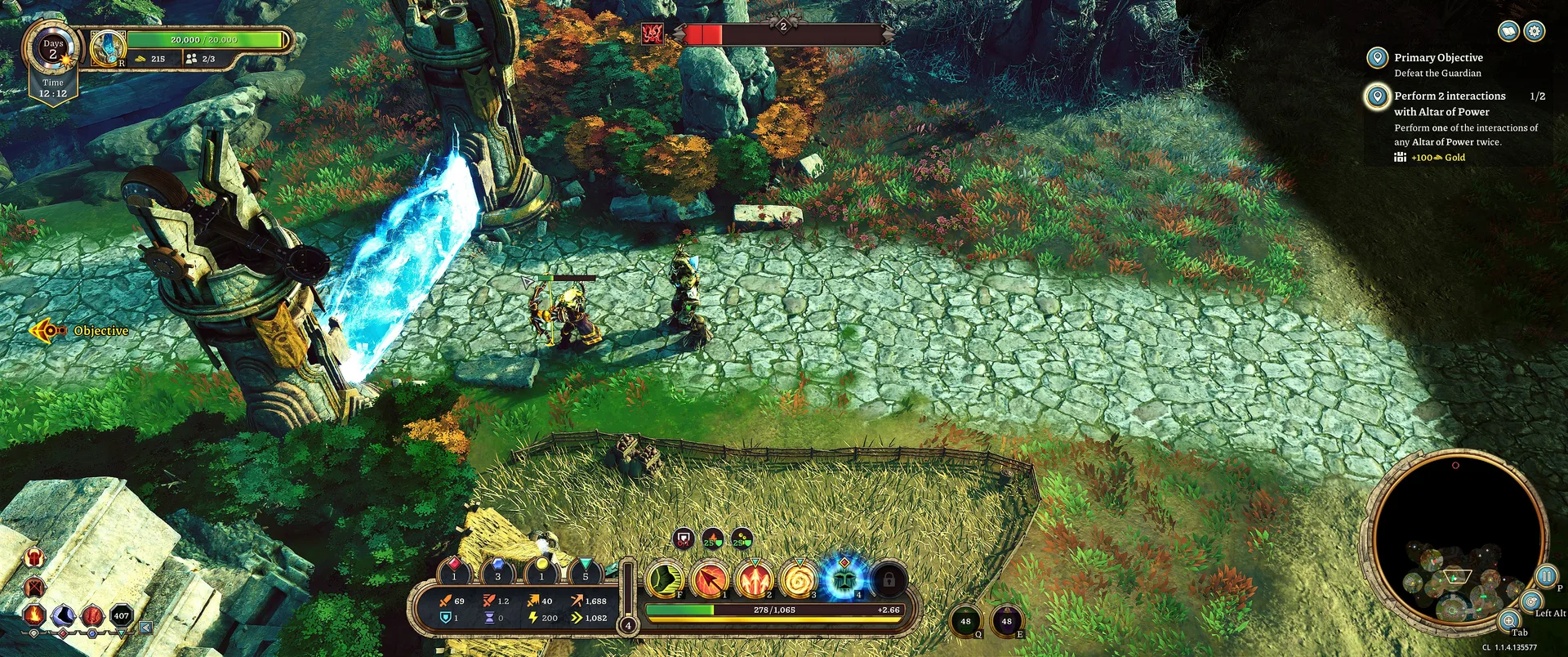Image resolution: width=1568 pixels, height=657 pixels.
Task: Open the settings gear icon
Action: click(x=1535, y=31)
